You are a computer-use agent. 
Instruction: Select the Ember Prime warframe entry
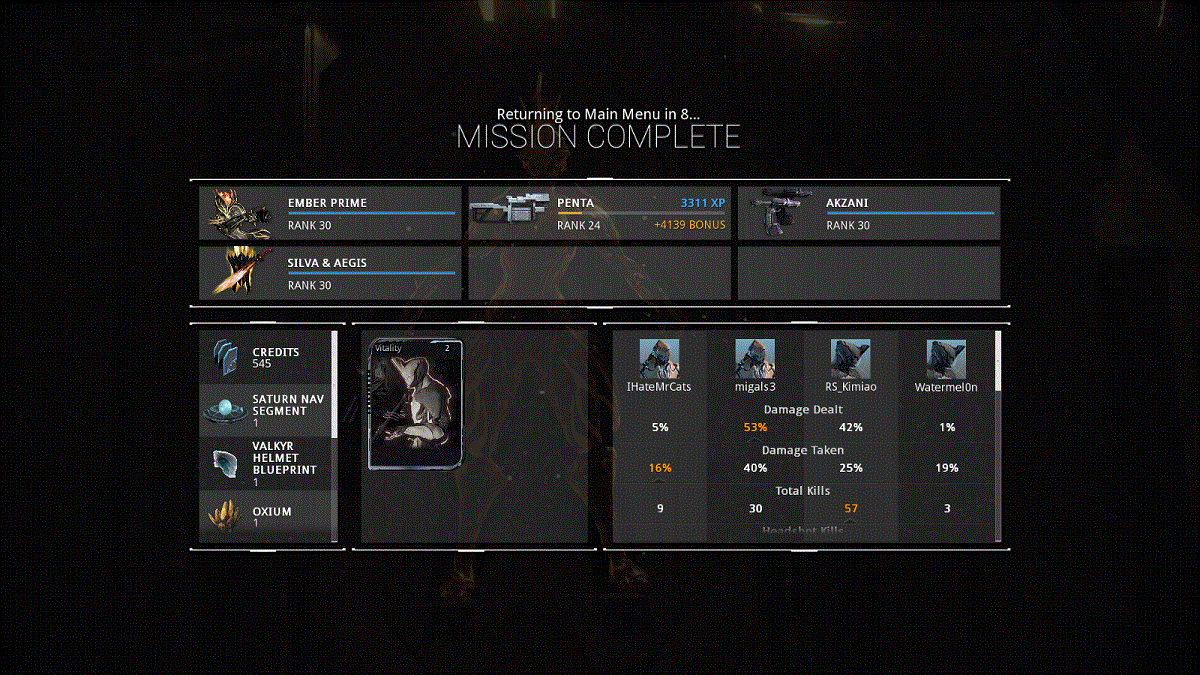click(330, 213)
